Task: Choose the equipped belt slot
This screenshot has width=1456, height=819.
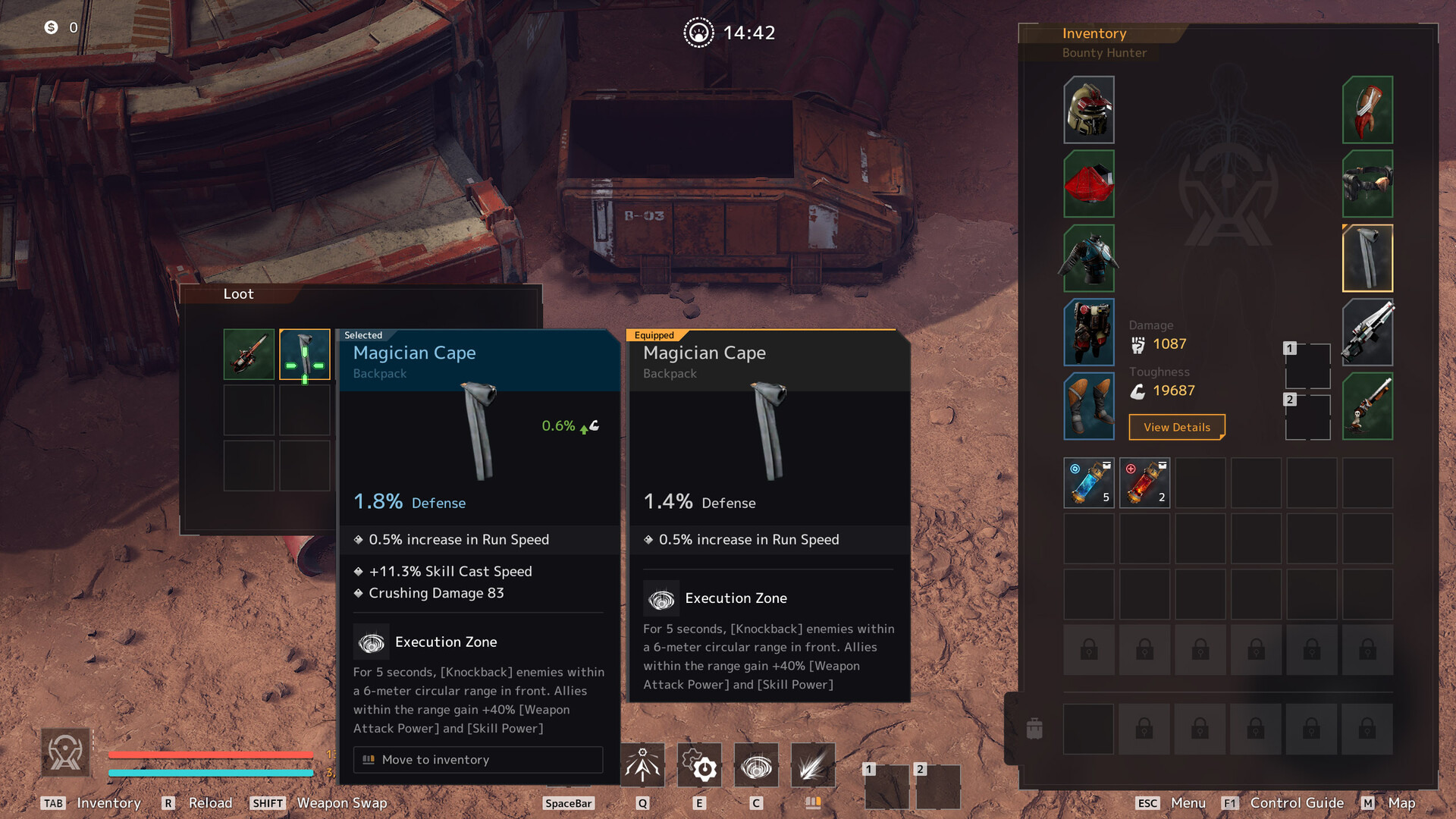Action: pos(1367,184)
